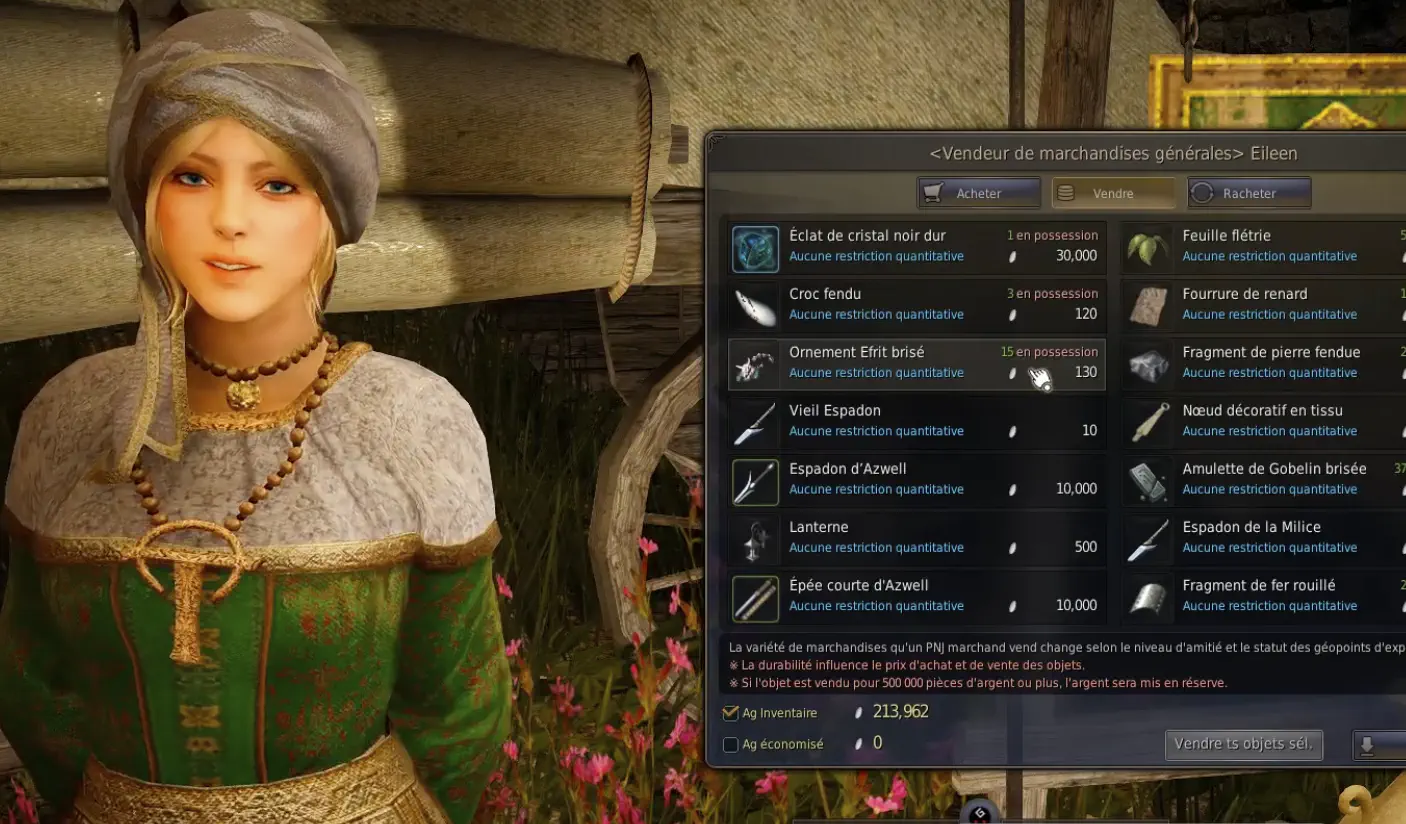The height and width of the screenshot is (824, 1406).
Task: Click the Feuille flétrie leaf icon
Action: pos(1147,247)
